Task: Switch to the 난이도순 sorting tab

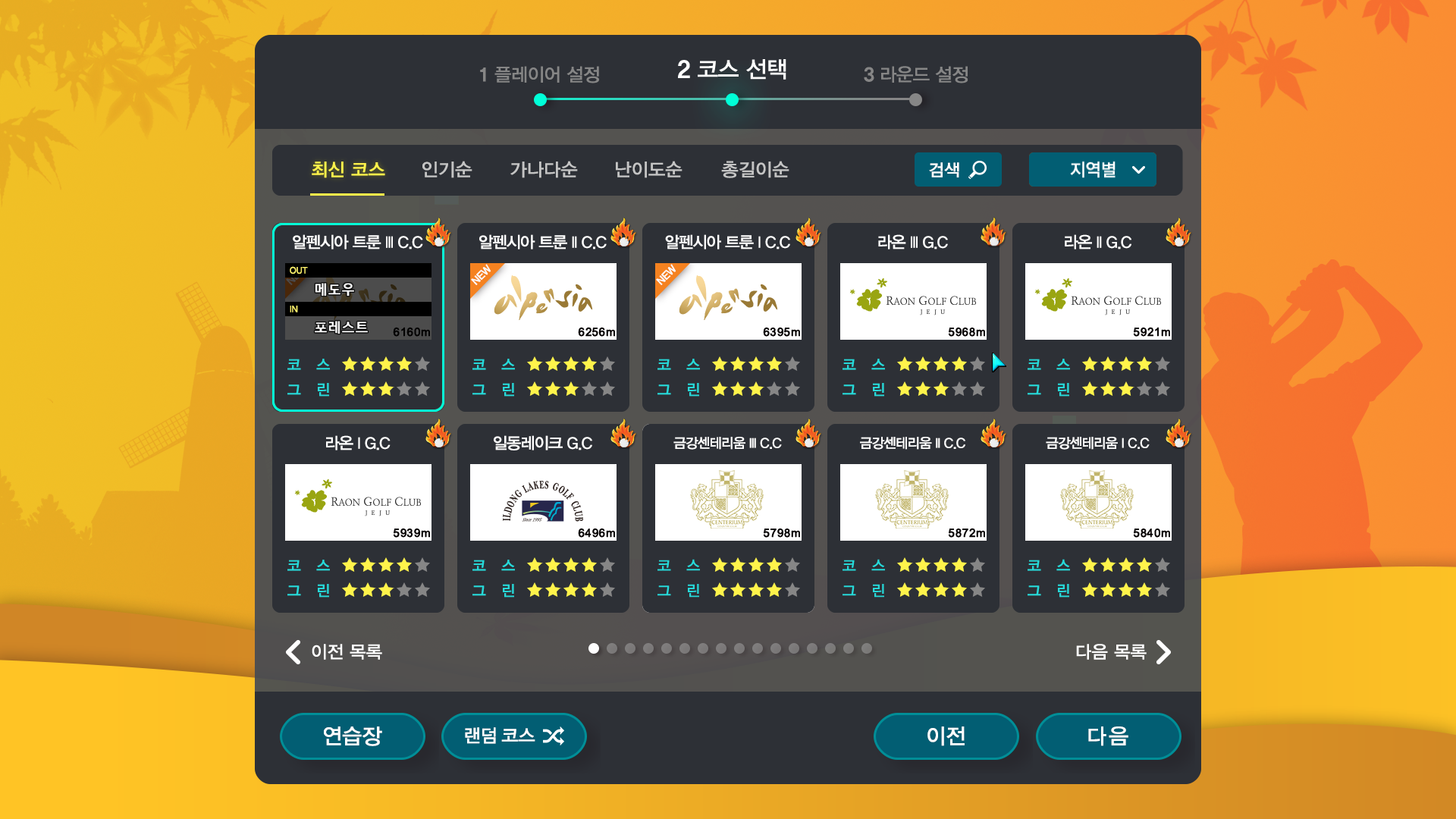Action: tap(648, 170)
